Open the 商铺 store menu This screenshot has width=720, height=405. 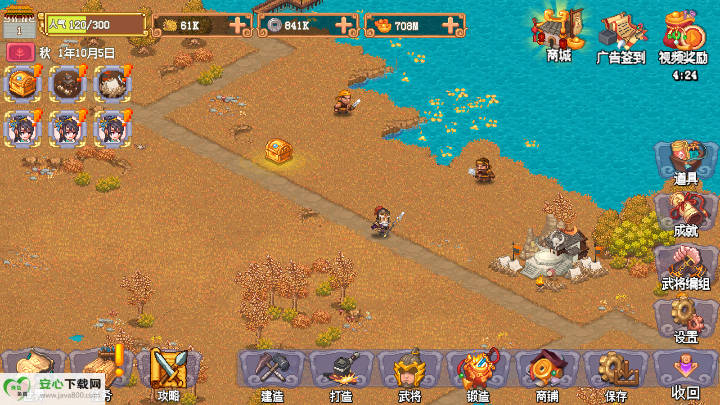coord(547,373)
